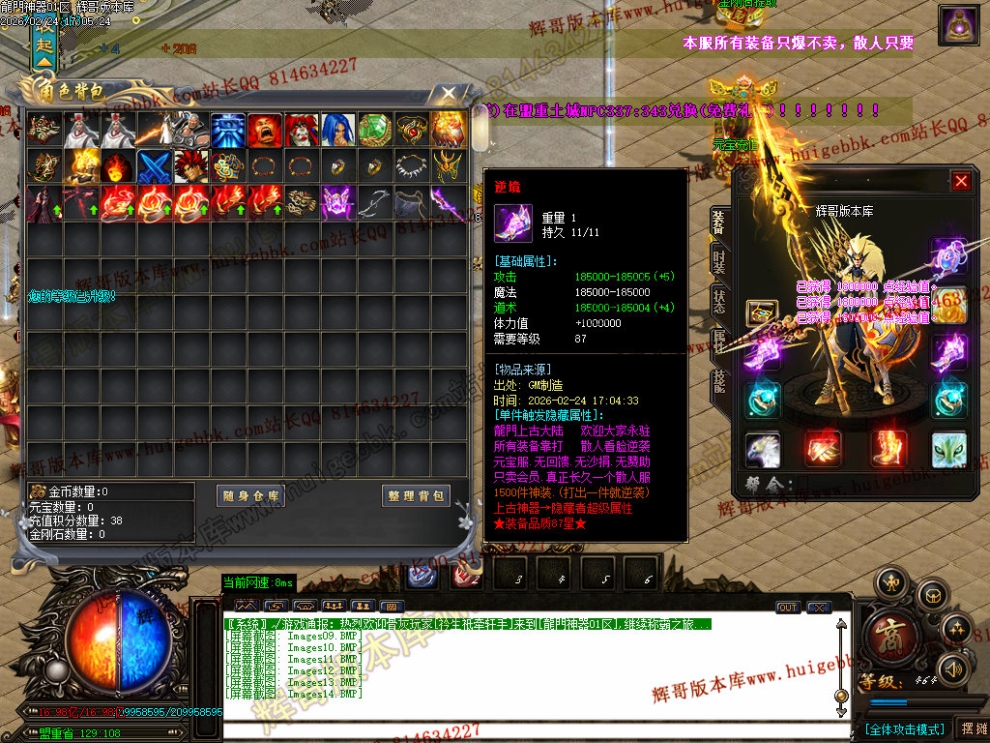The image size is (990, 743).
Task: Click the white tiger head equipment slot
Action: click(x=949, y=449)
